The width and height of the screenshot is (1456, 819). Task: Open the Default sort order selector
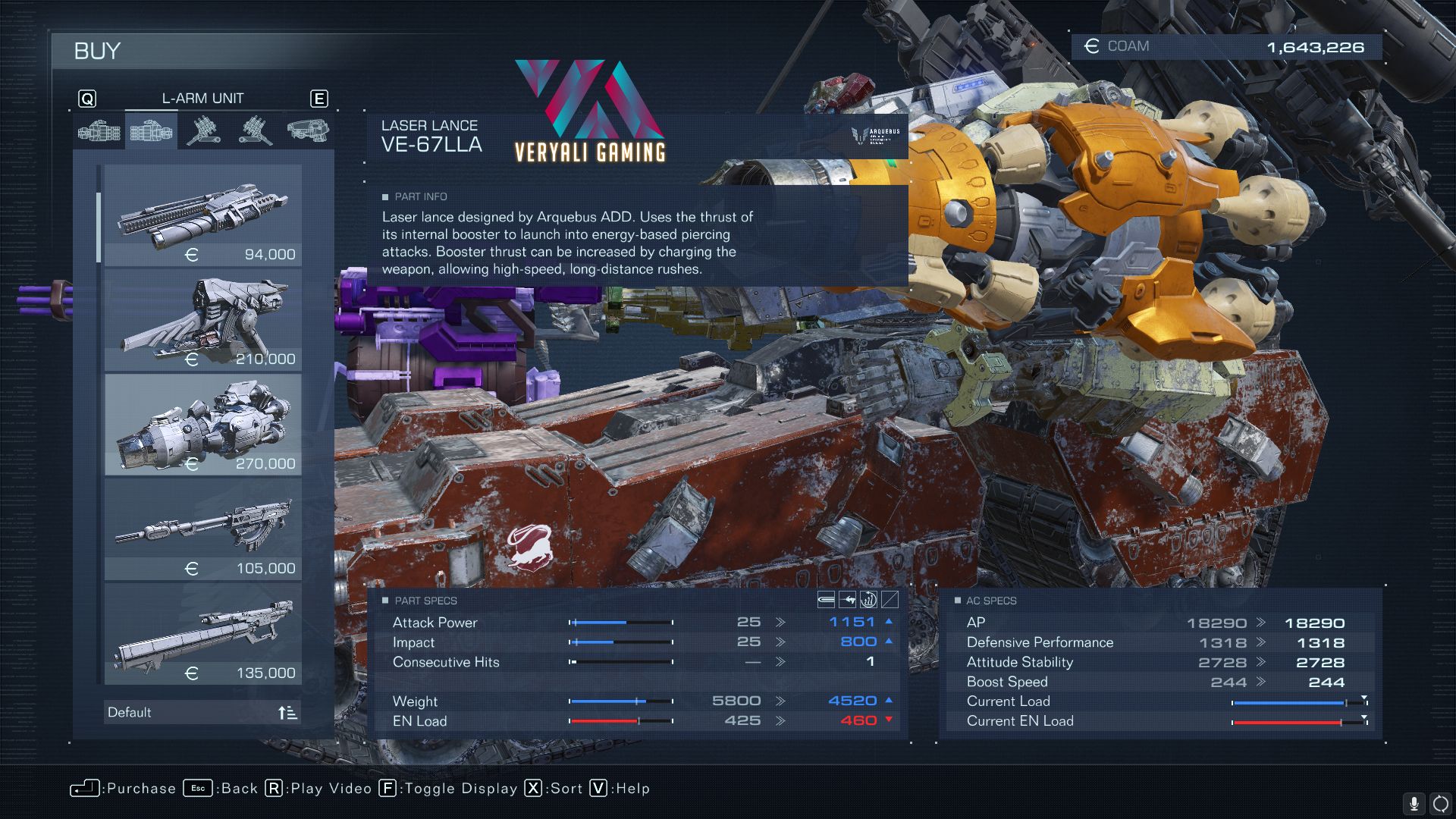202,712
